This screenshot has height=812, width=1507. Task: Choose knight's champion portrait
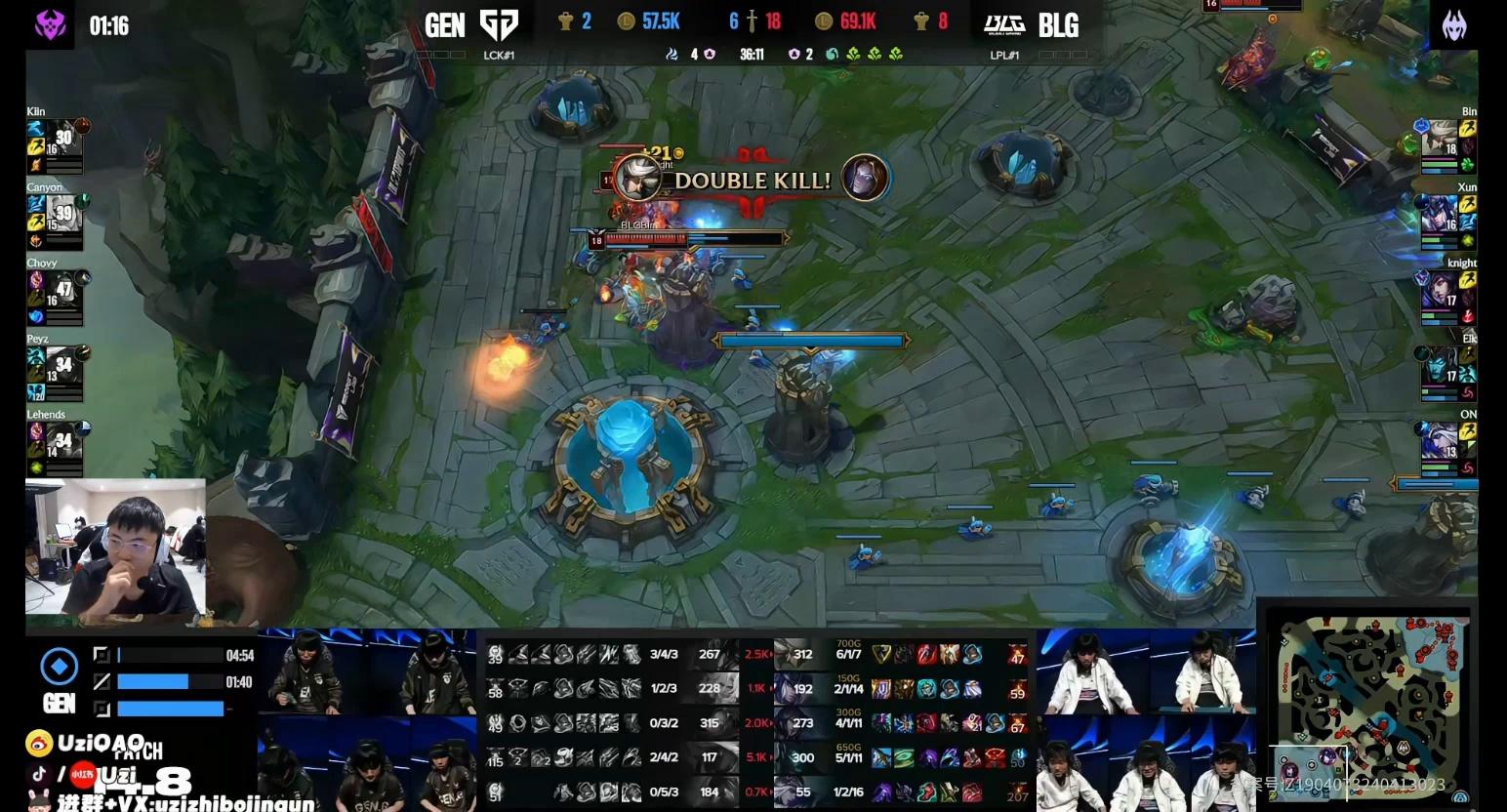click(1439, 291)
